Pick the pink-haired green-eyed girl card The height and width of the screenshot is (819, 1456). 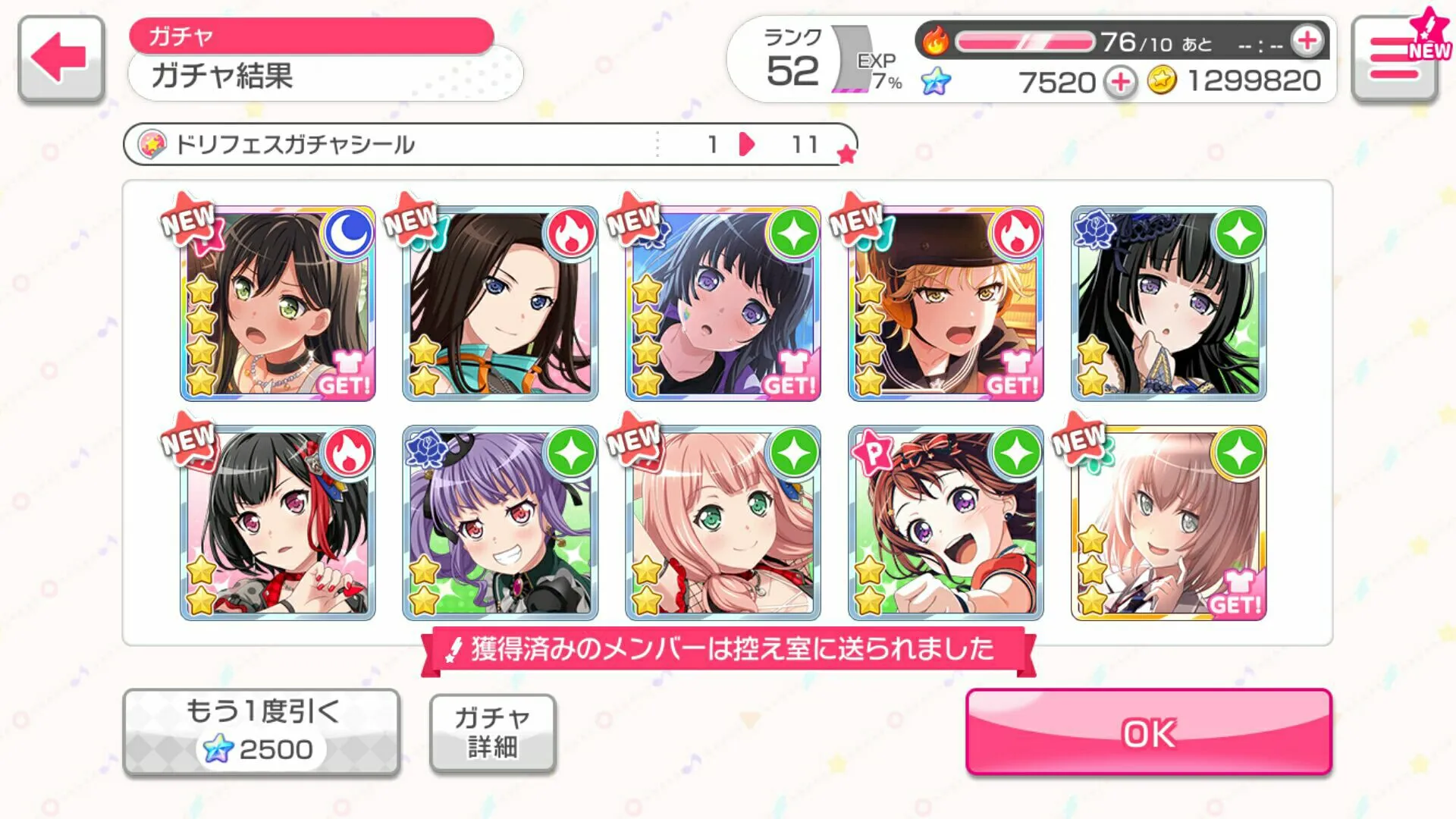723,523
